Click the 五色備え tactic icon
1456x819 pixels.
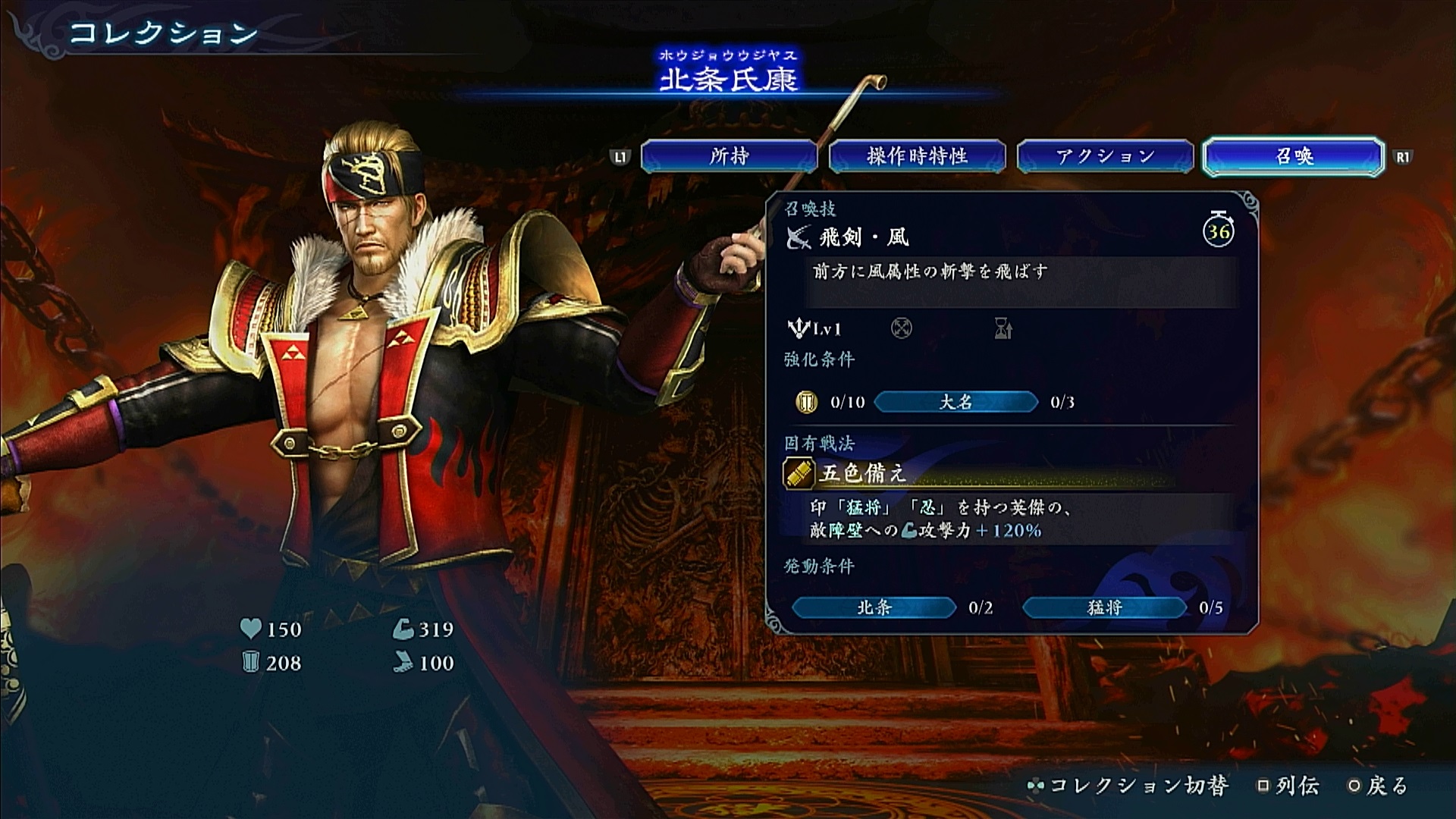(x=799, y=473)
